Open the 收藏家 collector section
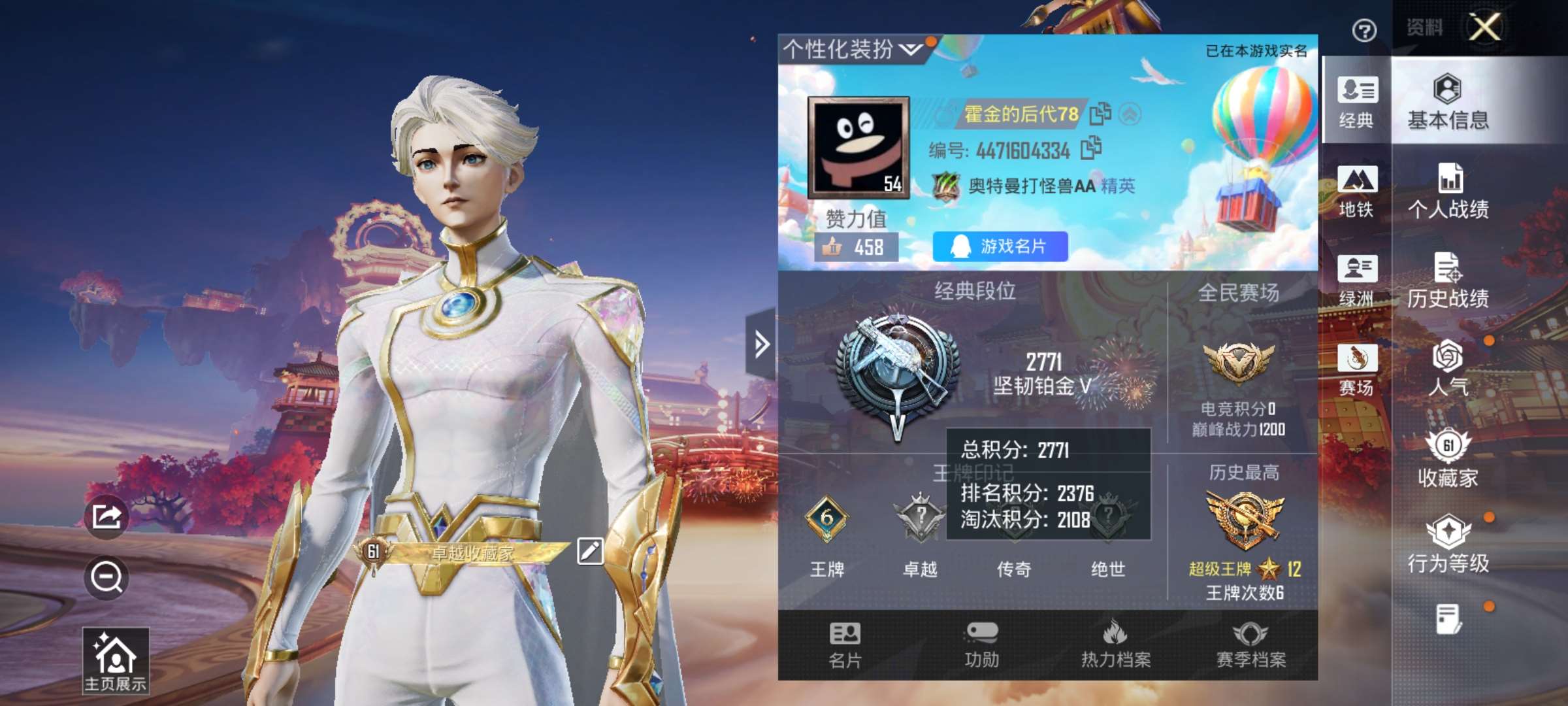 coord(1448,459)
